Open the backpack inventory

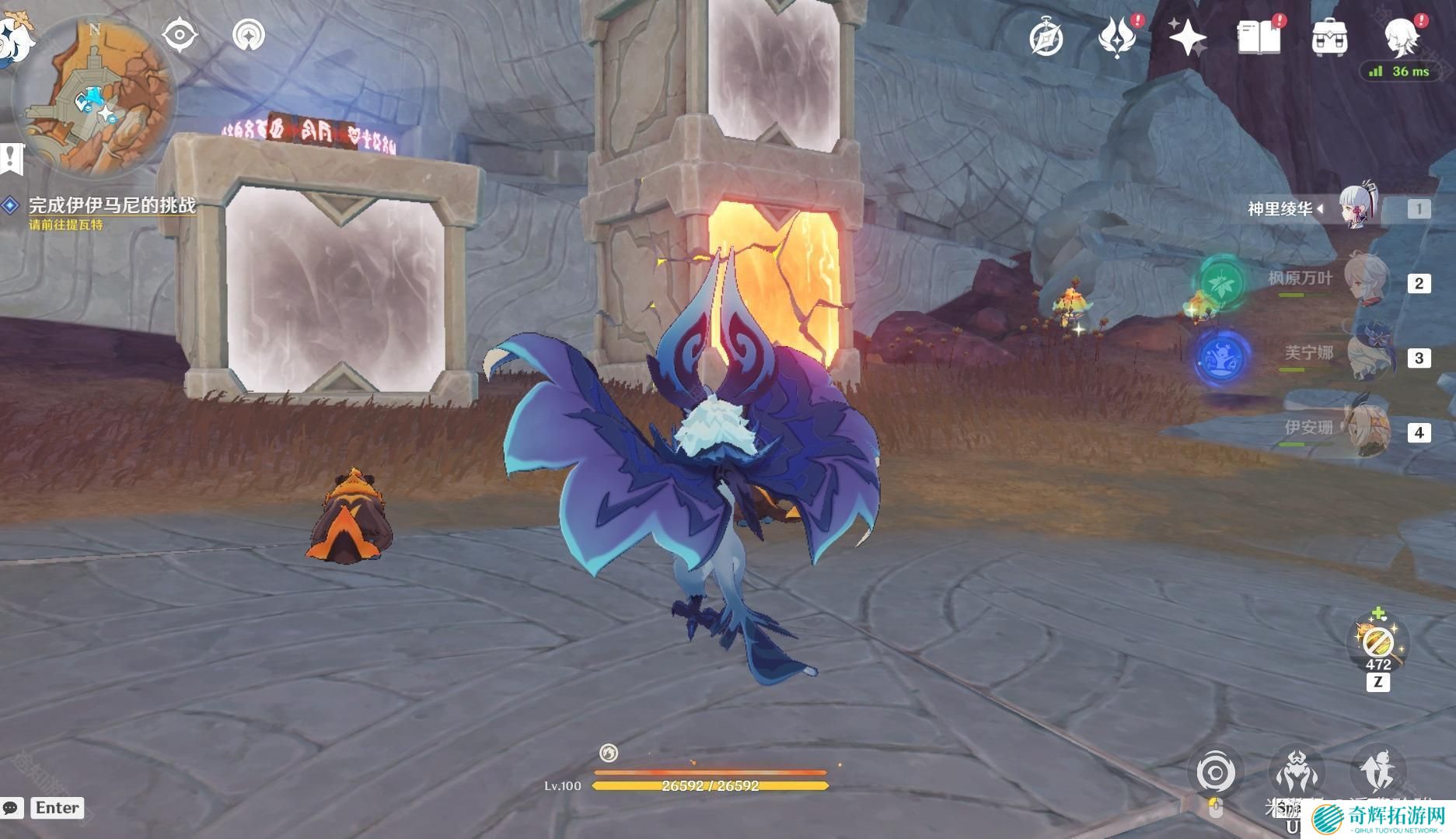[x=1329, y=37]
